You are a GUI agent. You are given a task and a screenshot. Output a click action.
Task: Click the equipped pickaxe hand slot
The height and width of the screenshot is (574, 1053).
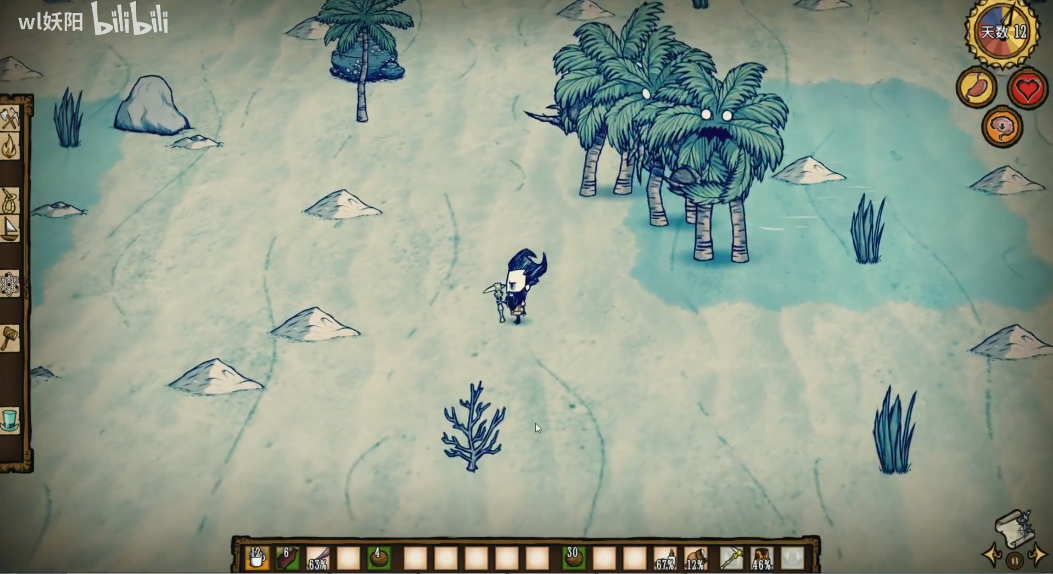[732, 558]
